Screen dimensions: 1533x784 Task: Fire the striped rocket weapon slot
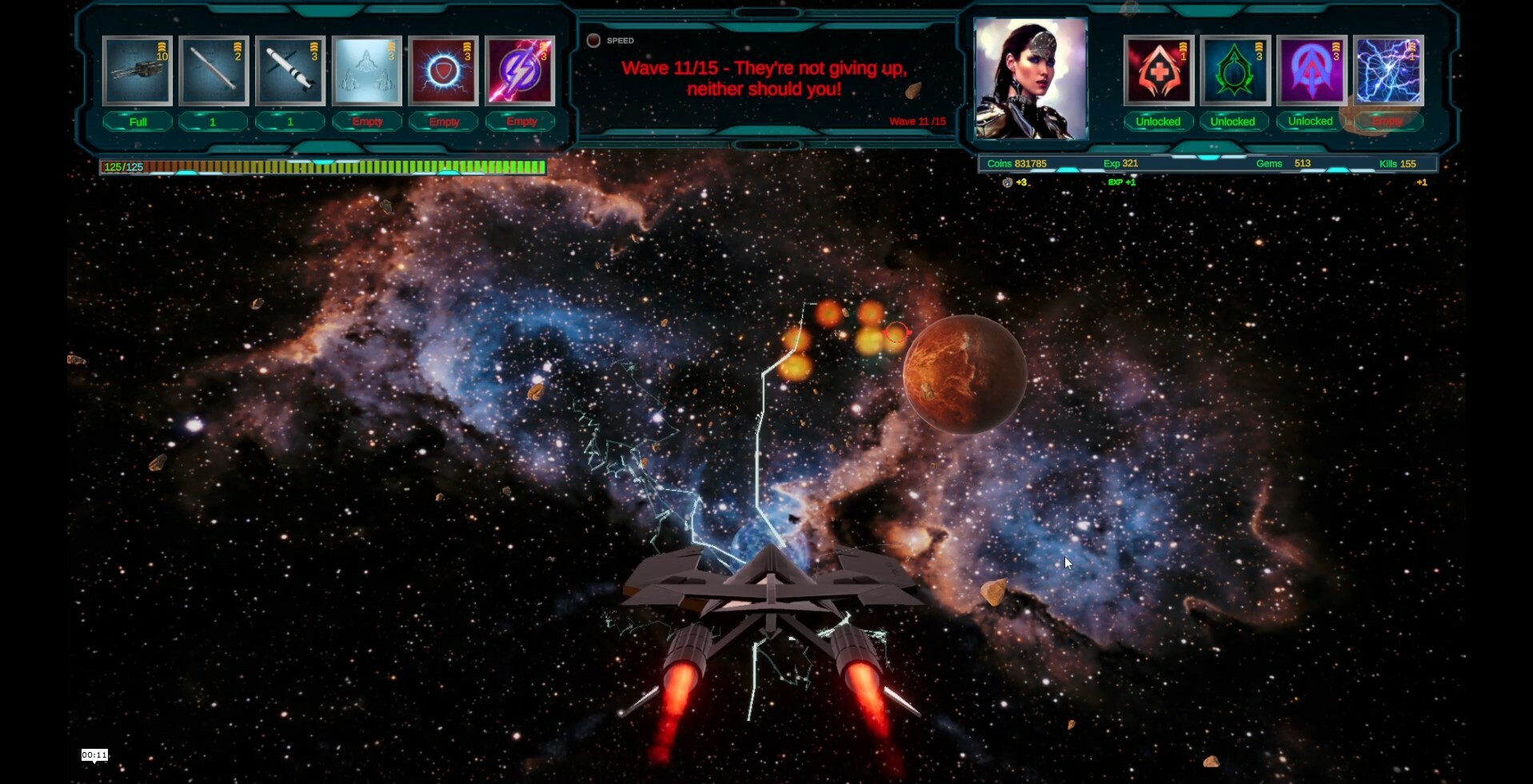coord(289,70)
